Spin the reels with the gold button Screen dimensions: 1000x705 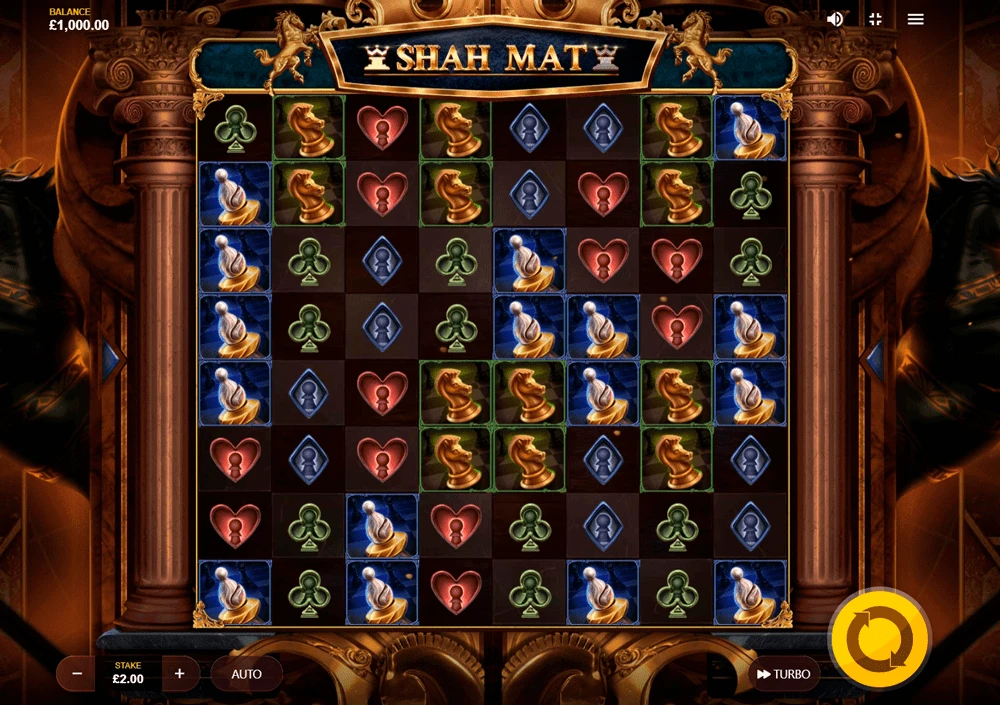coord(879,637)
